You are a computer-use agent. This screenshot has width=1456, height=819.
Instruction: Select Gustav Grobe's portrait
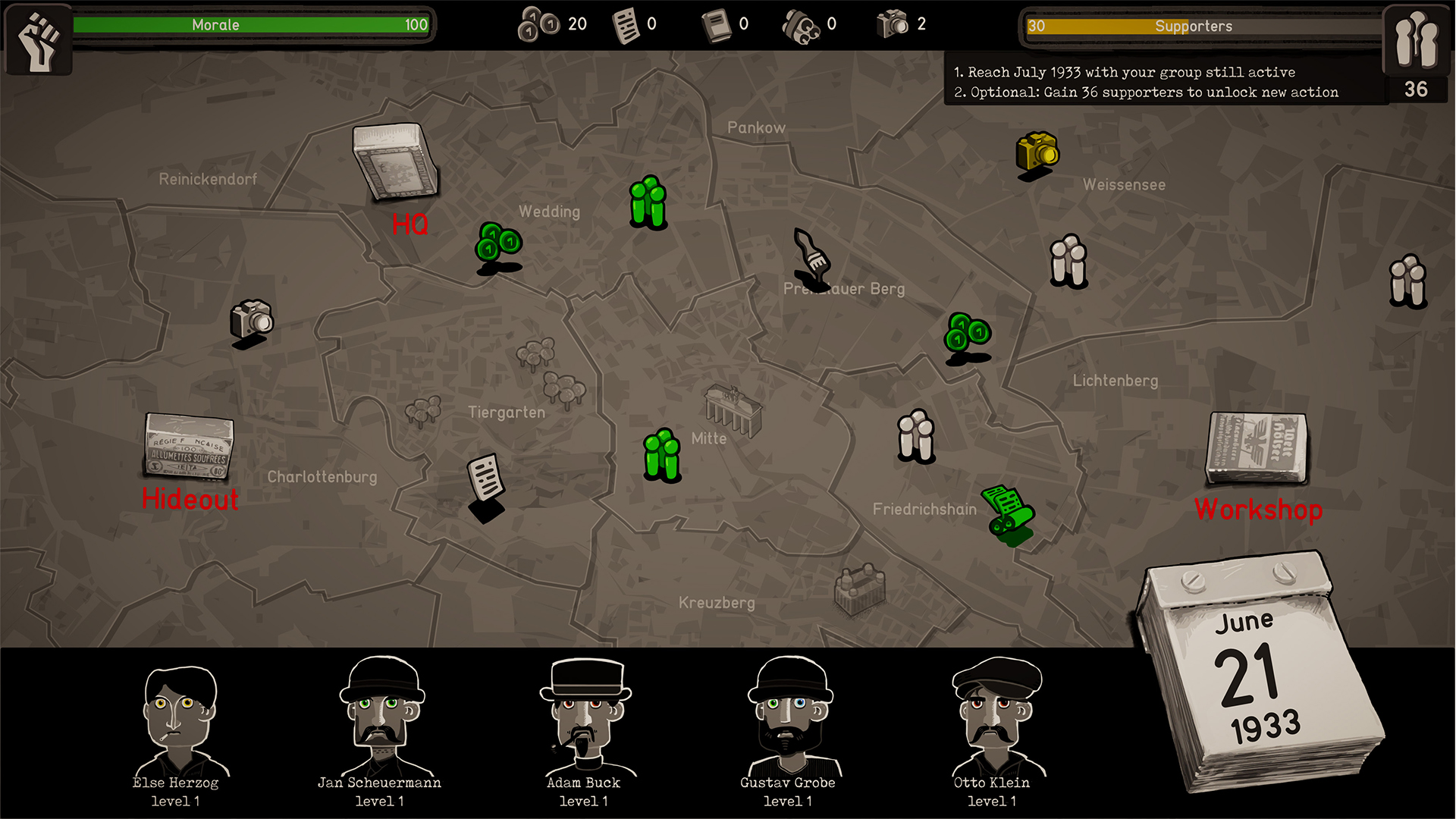point(789,717)
